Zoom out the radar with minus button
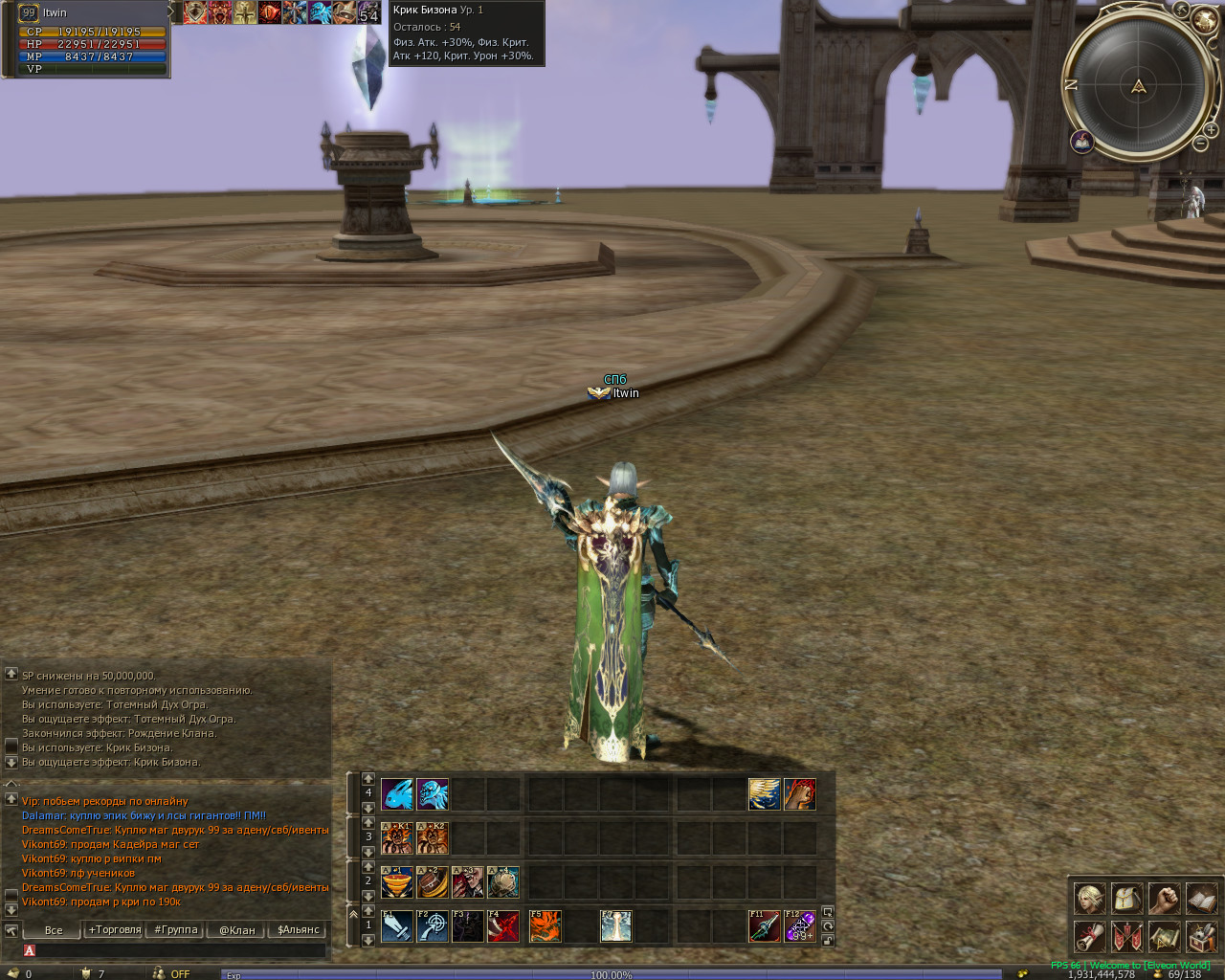Image resolution: width=1225 pixels, height=980 pixels. click(x=1200, y=144)
